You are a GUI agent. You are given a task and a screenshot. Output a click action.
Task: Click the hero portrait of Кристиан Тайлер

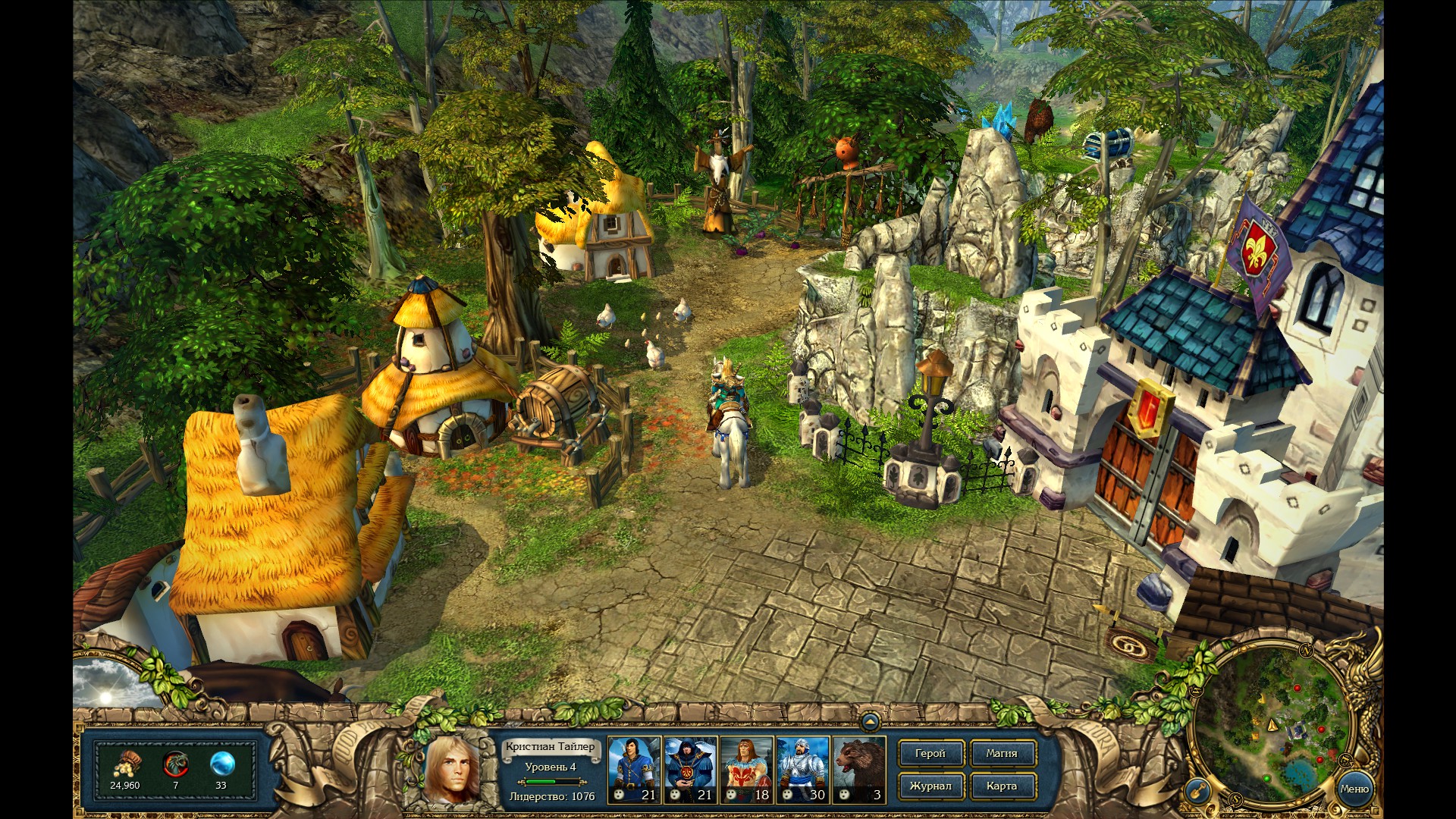coord(453,770)
